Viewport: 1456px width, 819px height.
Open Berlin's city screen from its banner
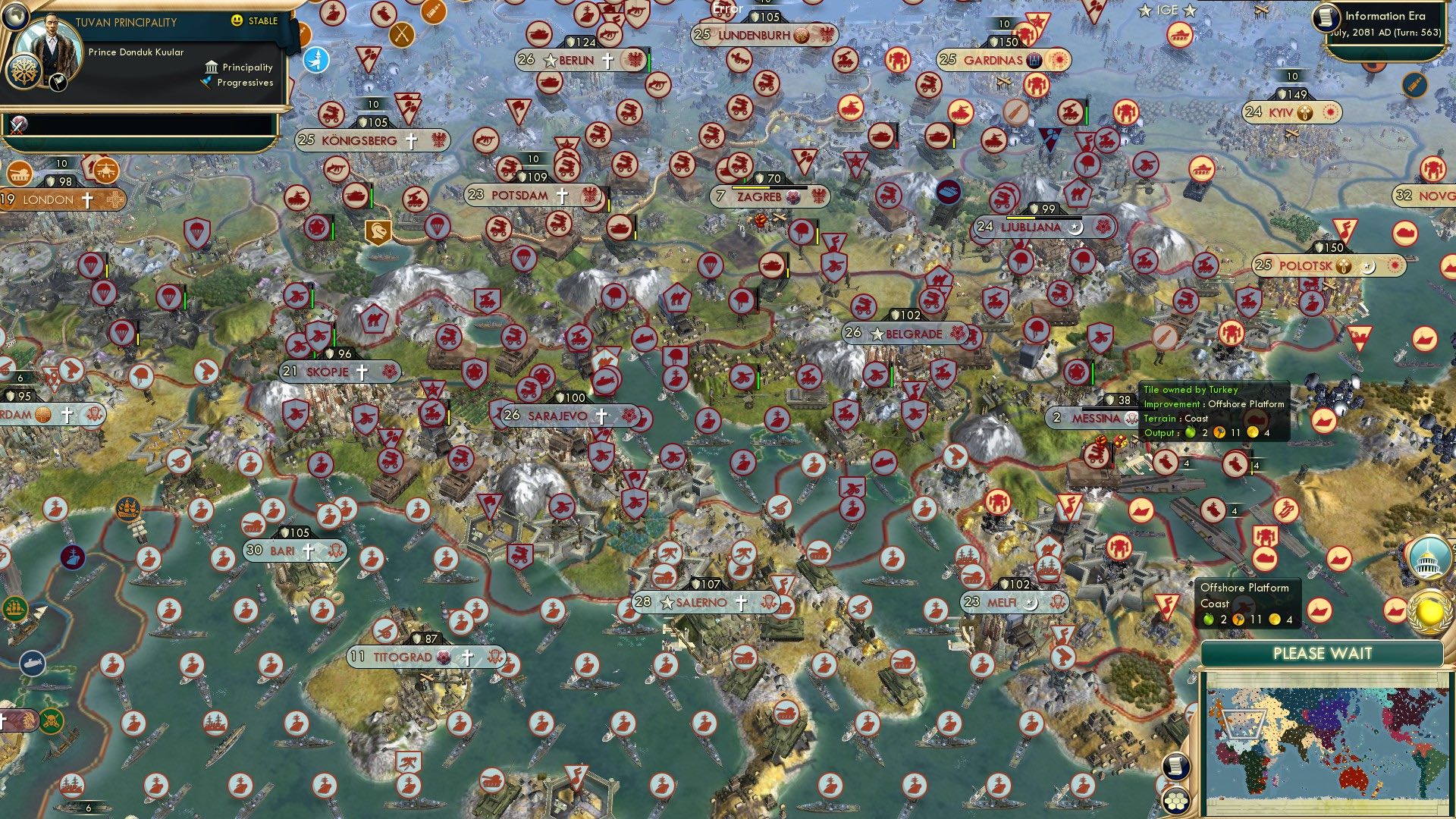coord(576,59)
